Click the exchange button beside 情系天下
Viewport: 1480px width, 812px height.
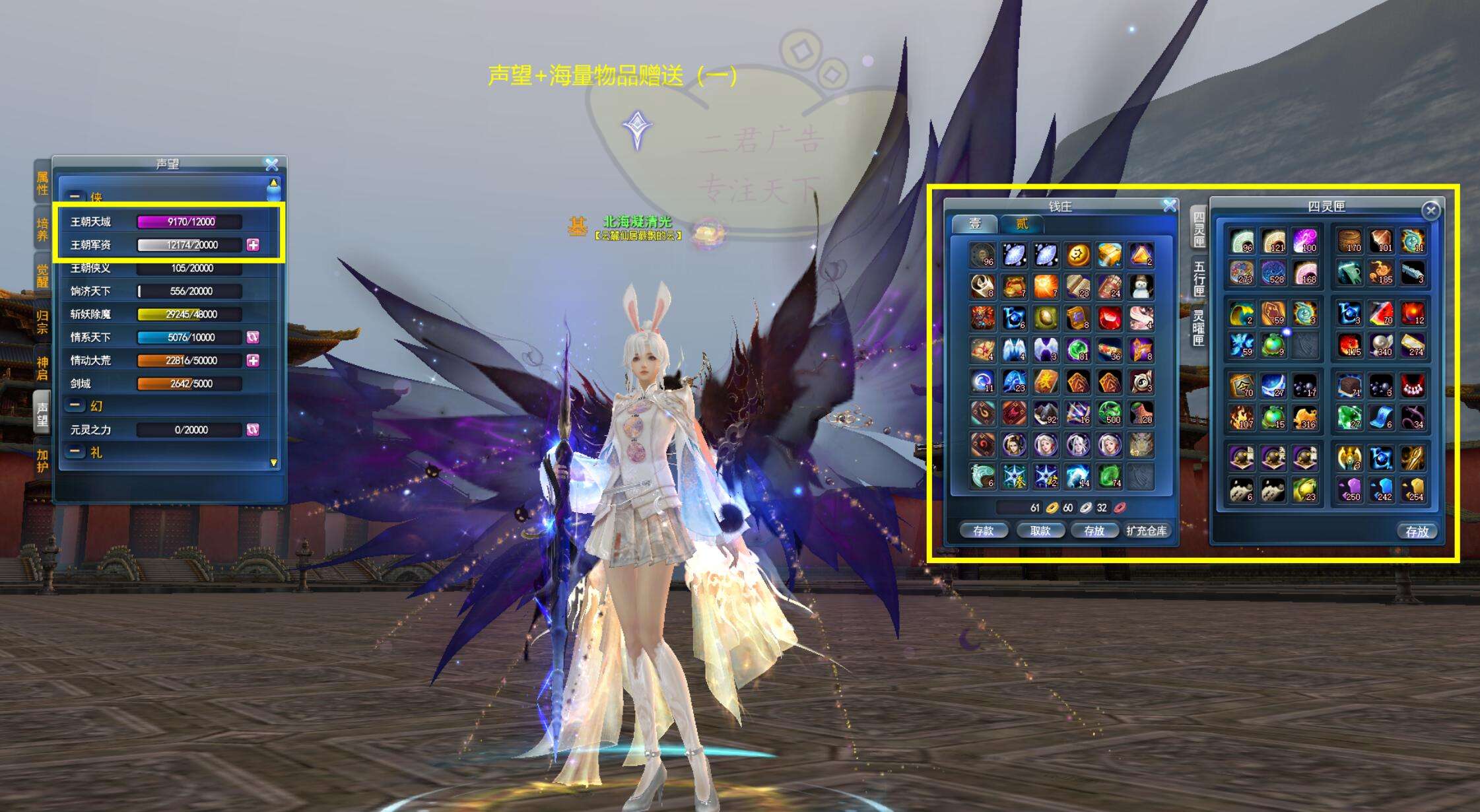[x=253, y=337]
